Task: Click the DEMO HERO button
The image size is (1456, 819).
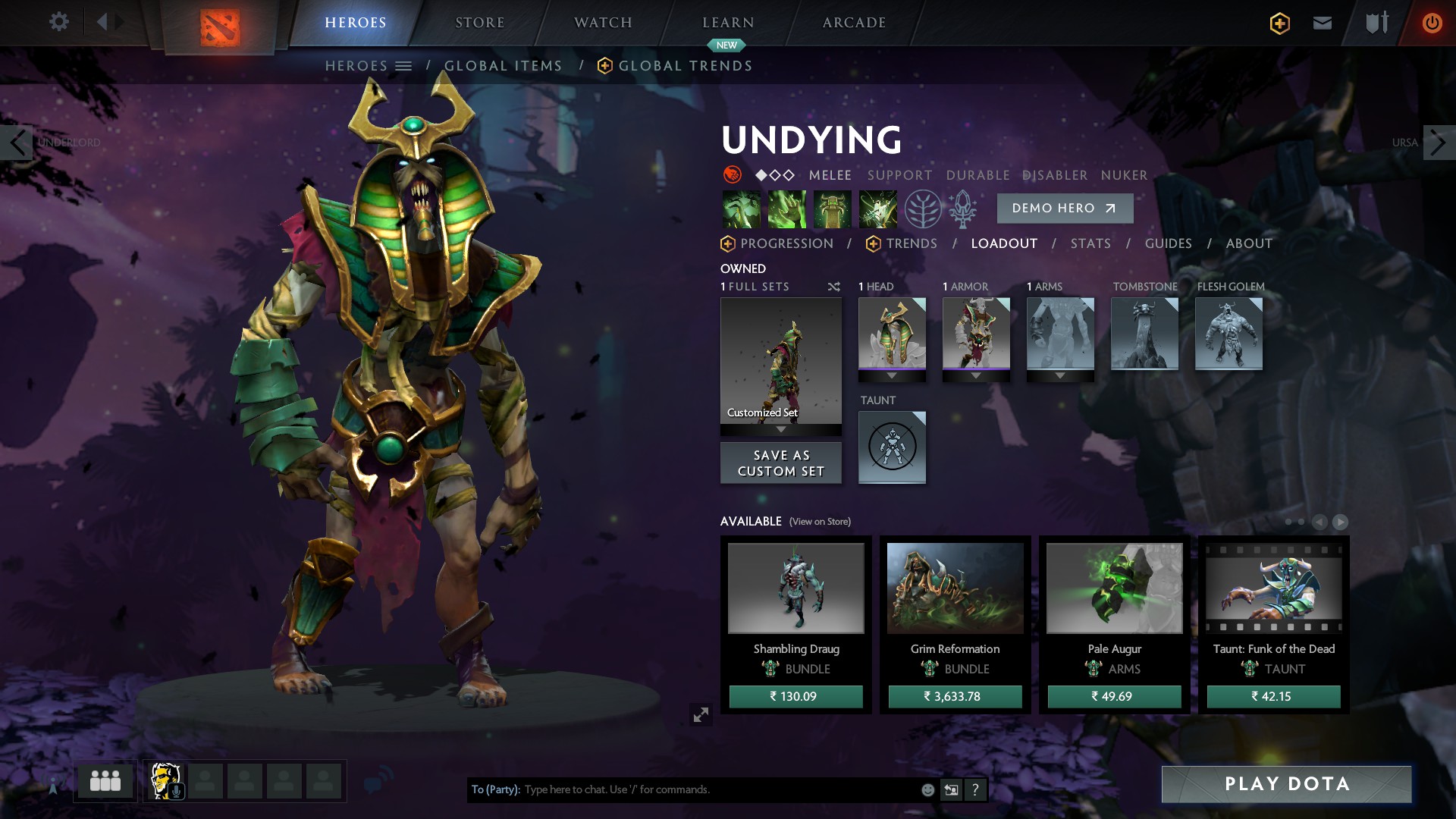Action: [x=1065, y=208]
